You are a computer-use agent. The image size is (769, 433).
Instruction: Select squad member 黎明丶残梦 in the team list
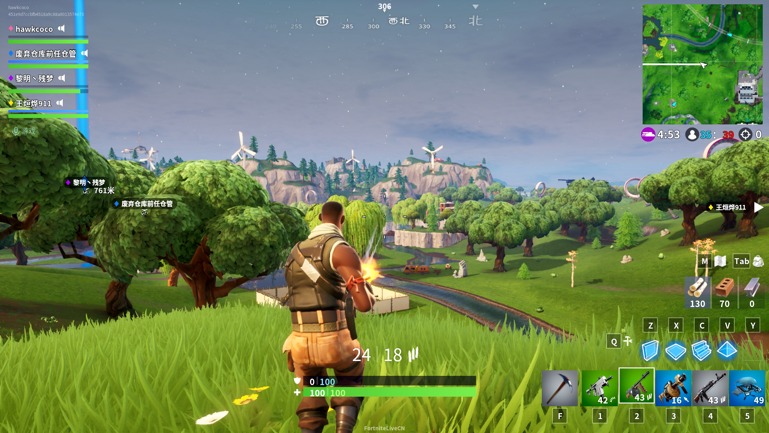(34, 78)
